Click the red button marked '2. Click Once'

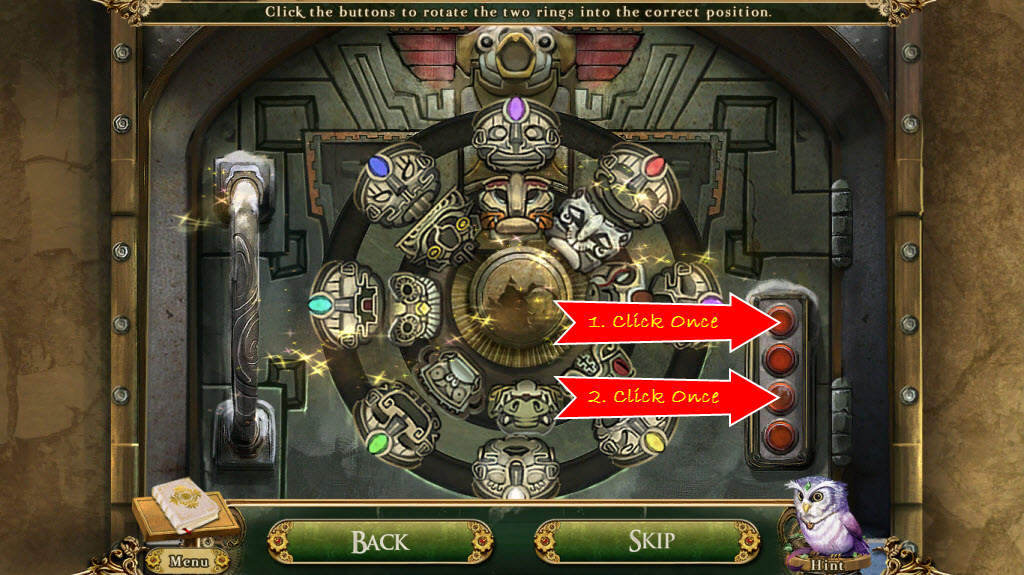click(x=783, y=397)
